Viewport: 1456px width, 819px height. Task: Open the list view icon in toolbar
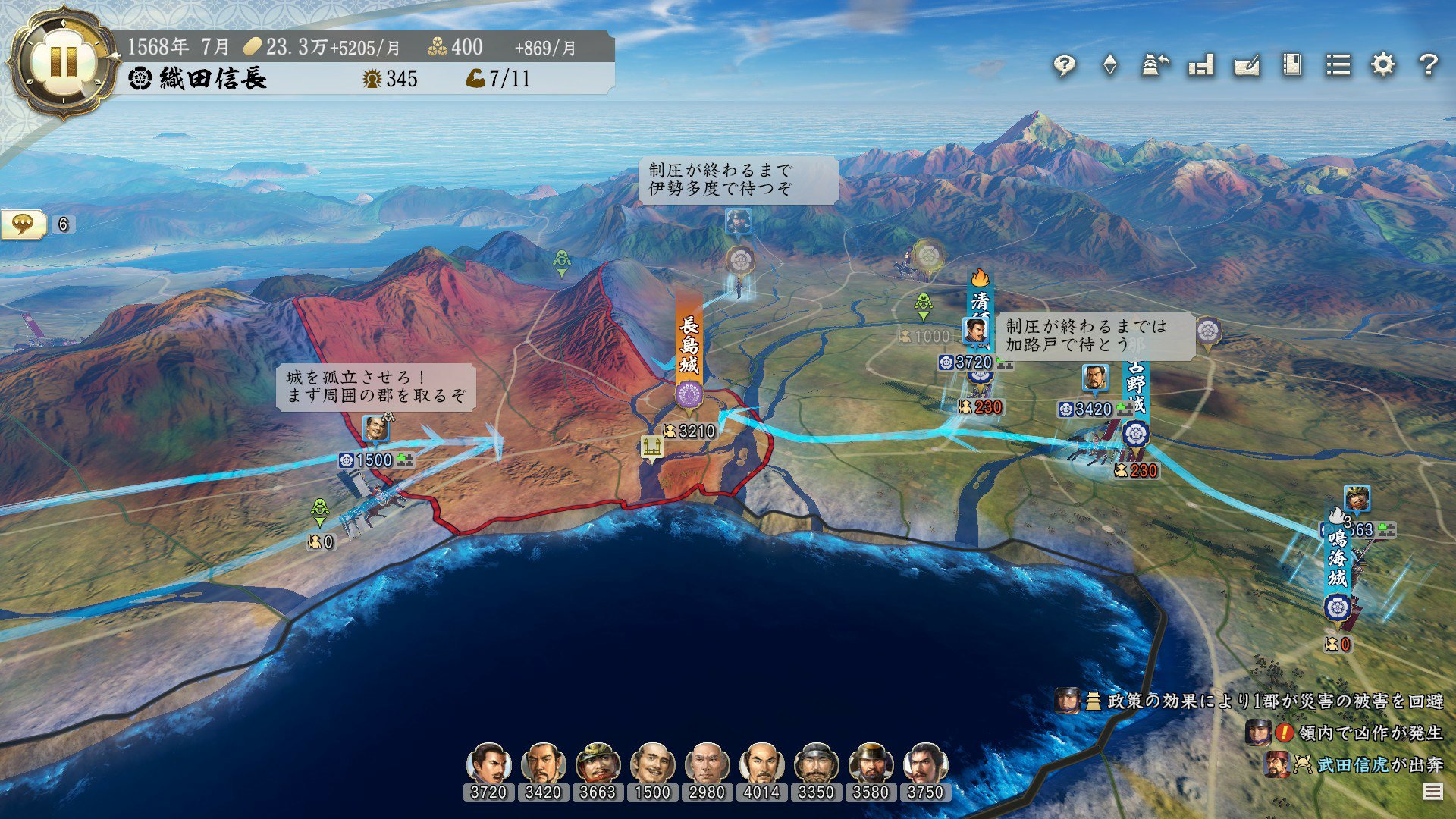[x=1340, y=66]
